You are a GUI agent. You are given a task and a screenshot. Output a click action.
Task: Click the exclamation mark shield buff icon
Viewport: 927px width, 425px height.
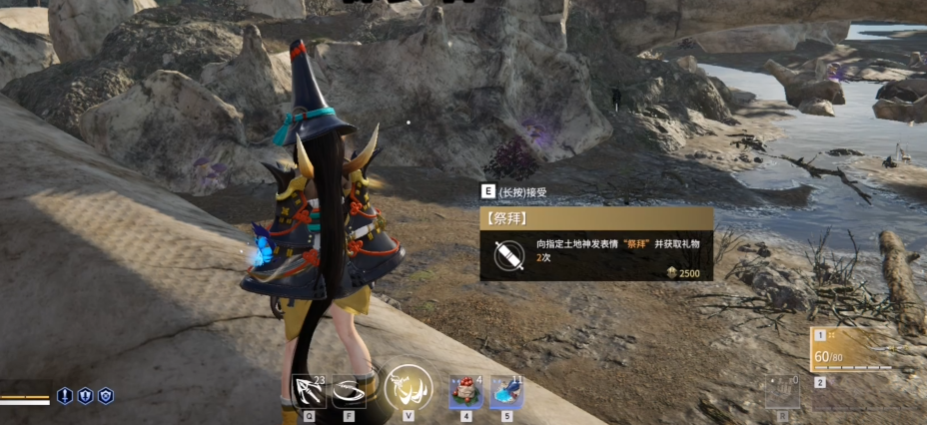65,396
